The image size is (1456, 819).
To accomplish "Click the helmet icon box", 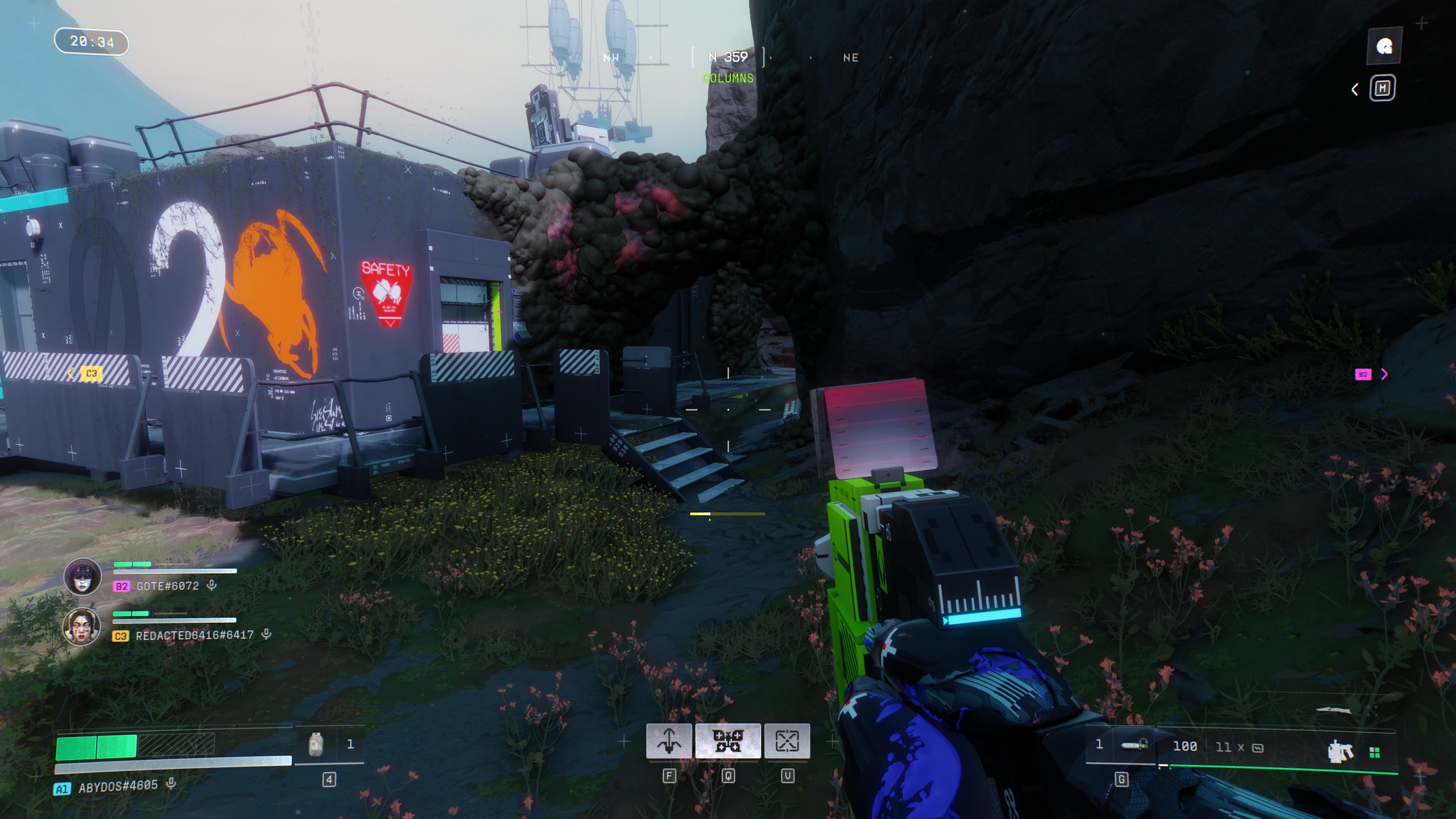I will pyautogui.click(x=1384, y=47).
